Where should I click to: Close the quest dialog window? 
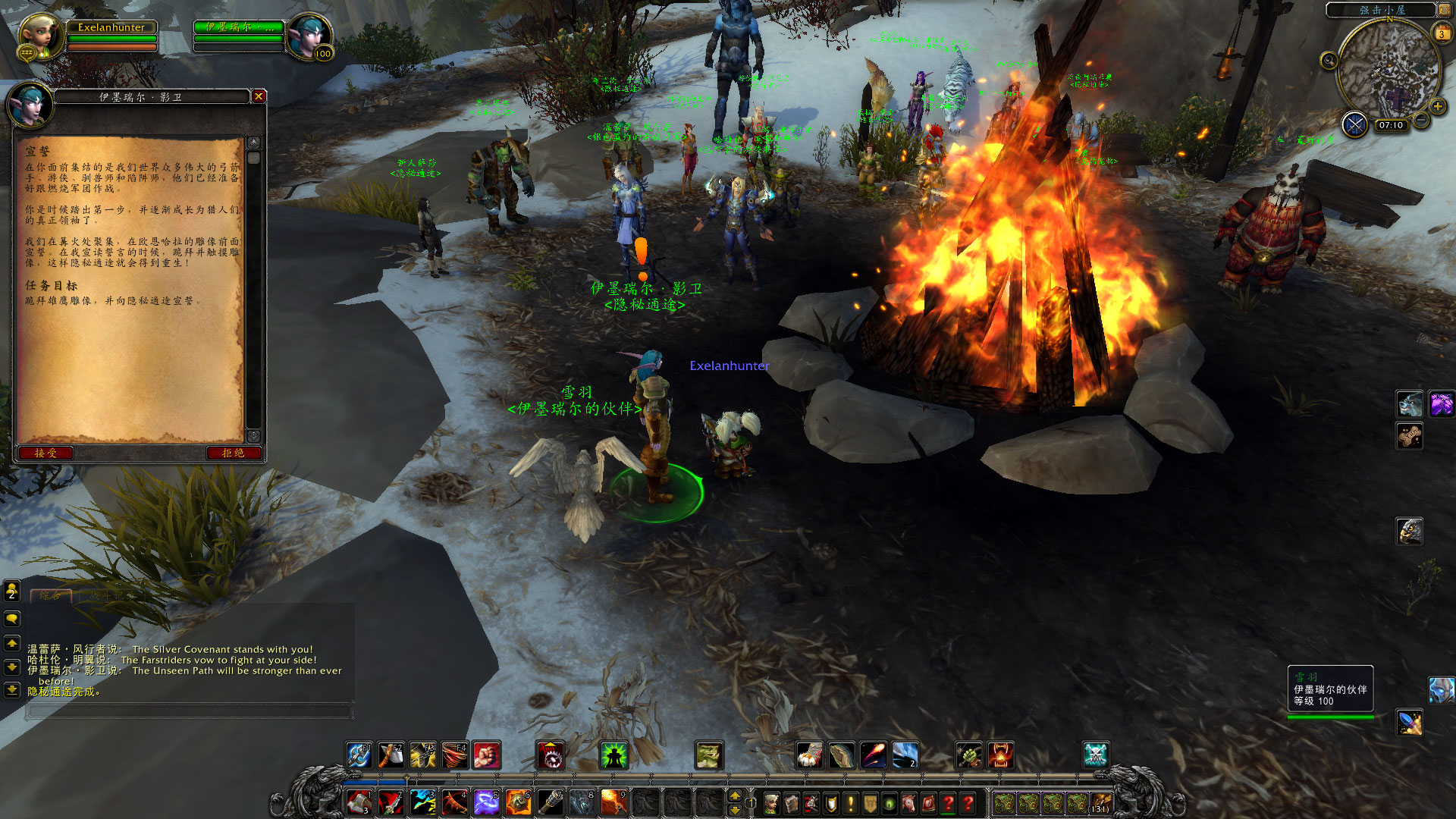click(x=259, y=96)
